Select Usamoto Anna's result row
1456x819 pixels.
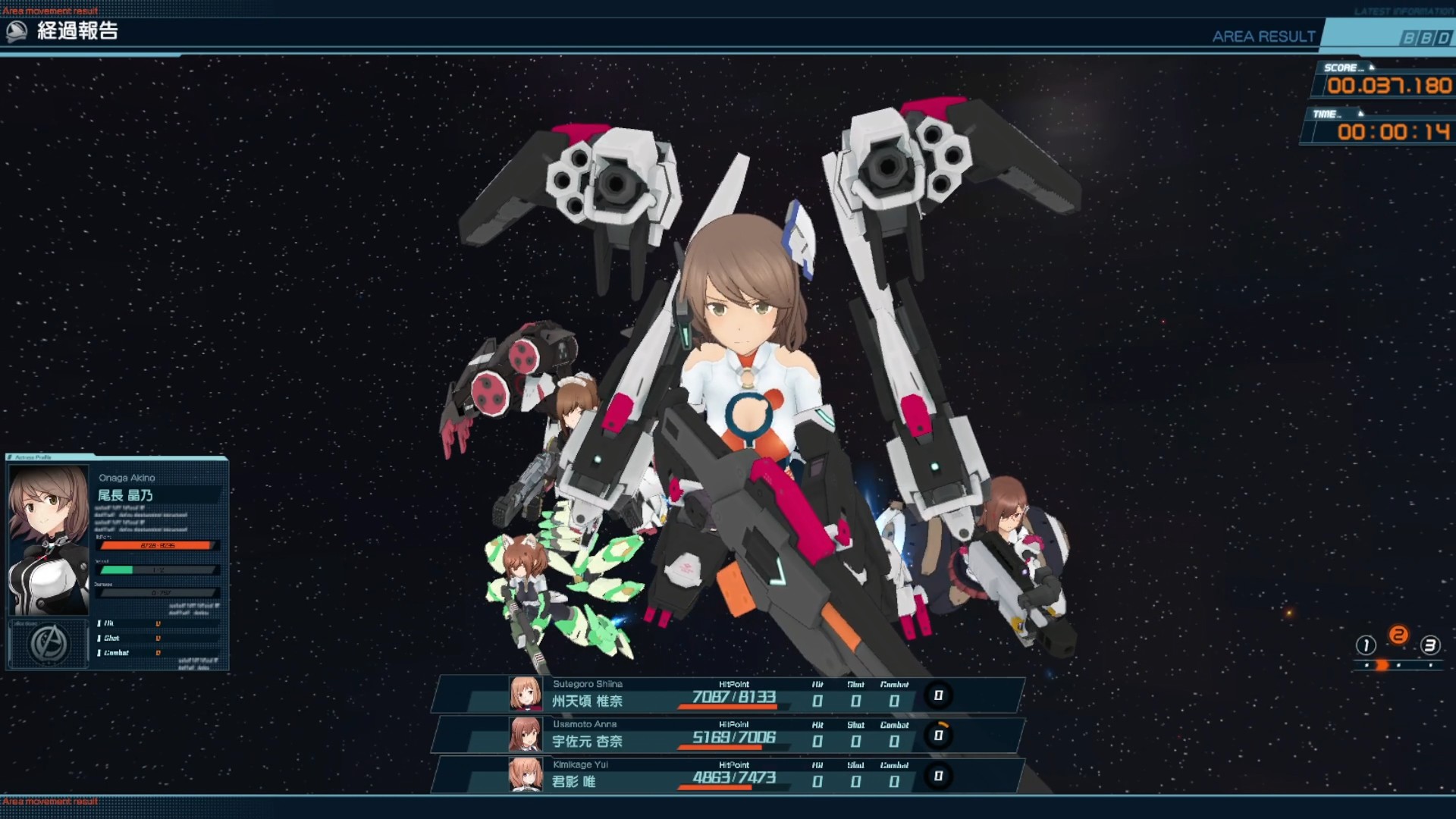728,735
